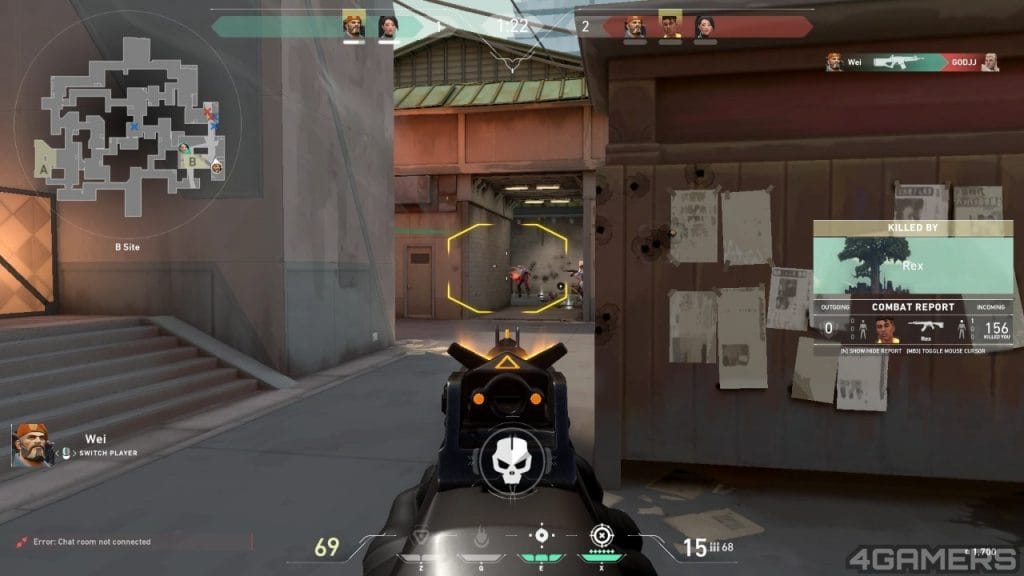Click the chat room error message line

coord(90,542)
